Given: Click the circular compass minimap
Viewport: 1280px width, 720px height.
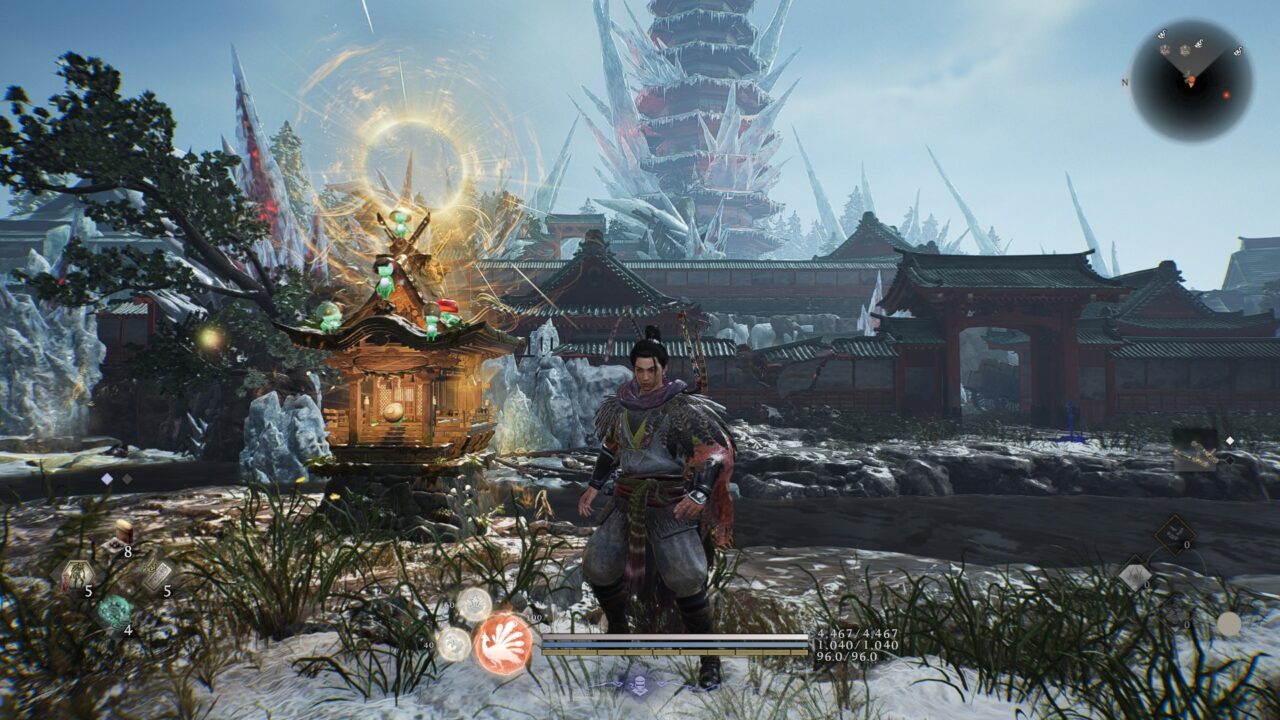Looking at the screenshot, I should [1191, 81].
